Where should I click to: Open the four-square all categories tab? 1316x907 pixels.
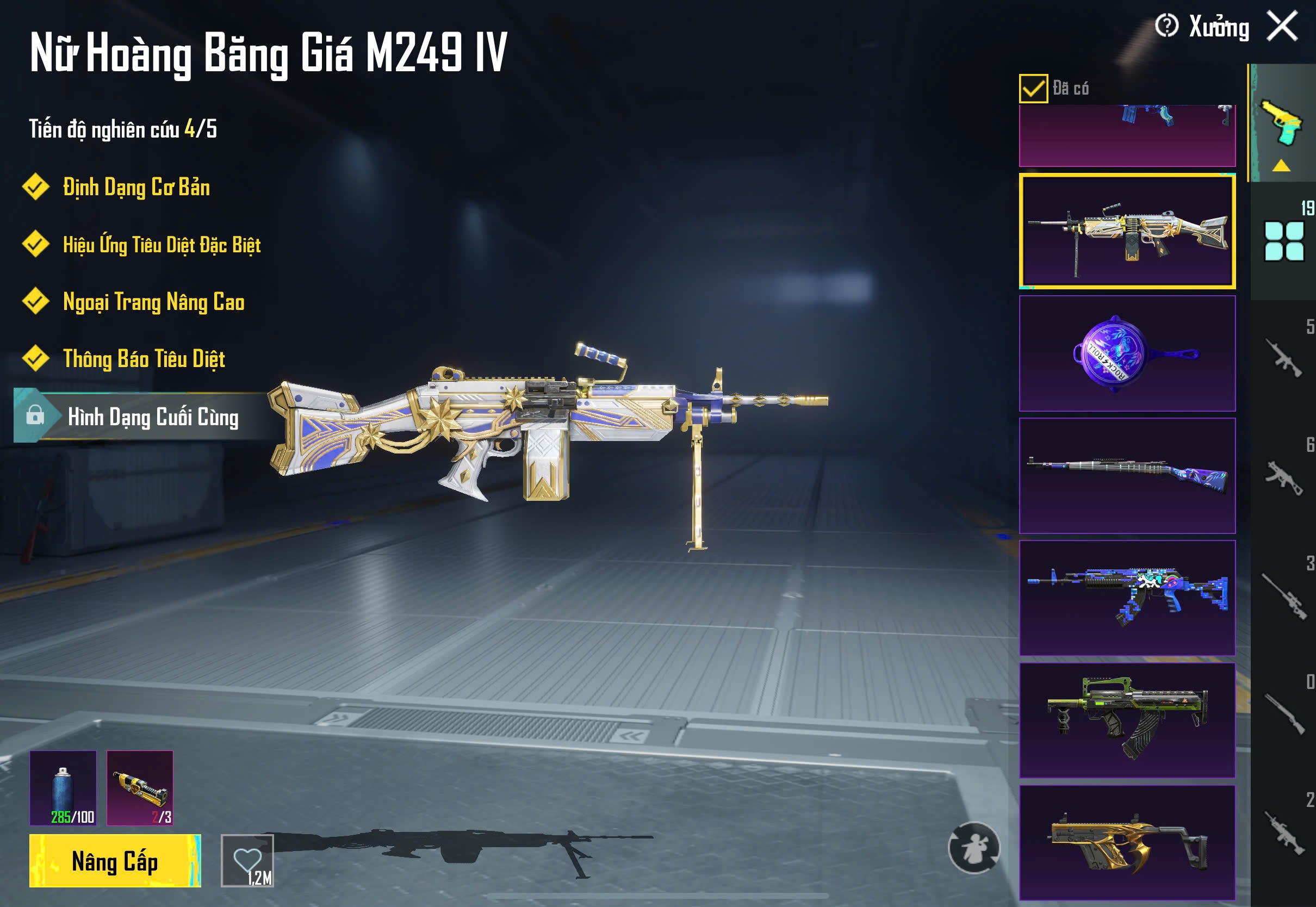point(1283,241)
